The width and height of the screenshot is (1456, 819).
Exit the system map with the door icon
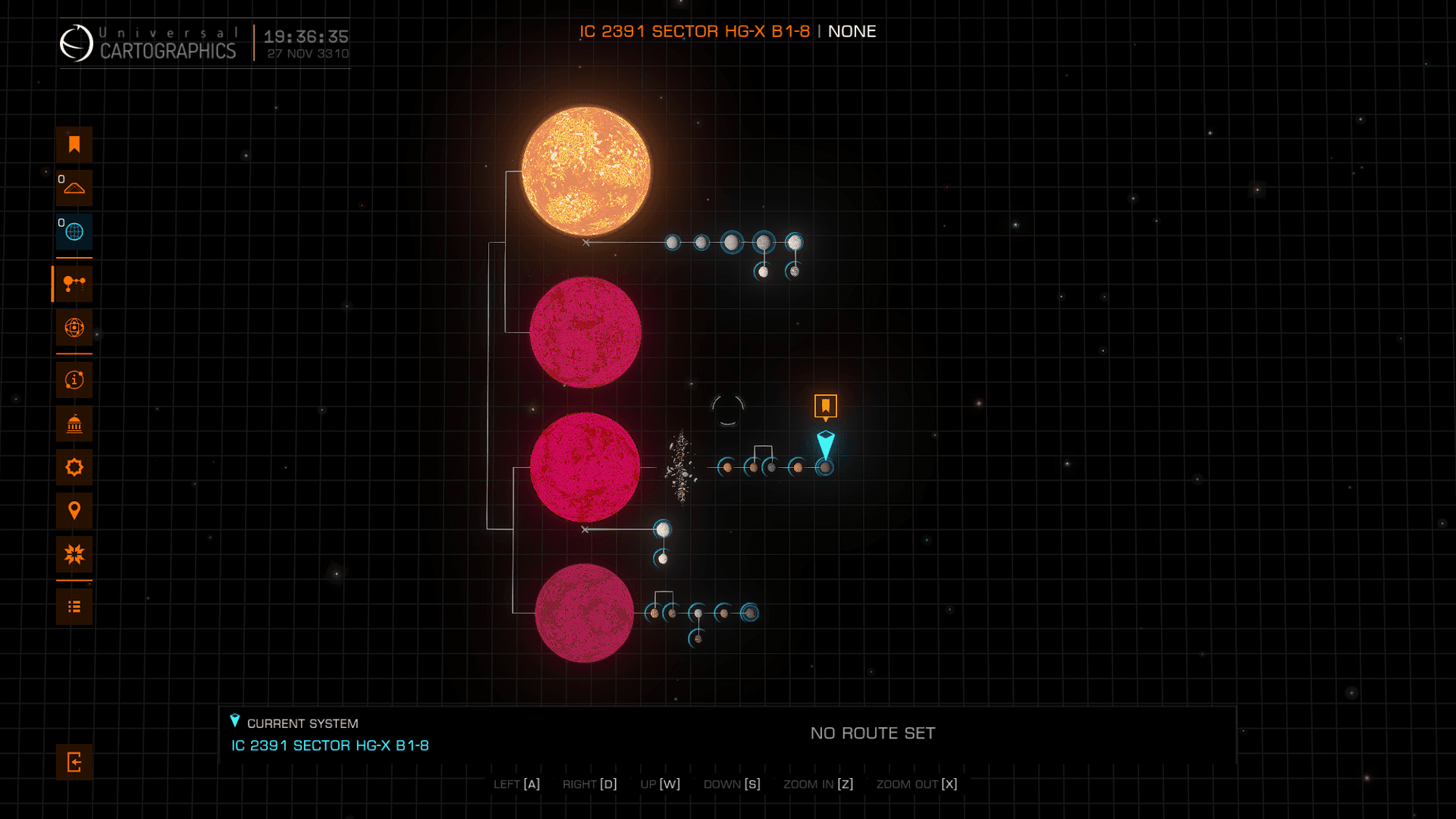click(x=74, y=762)
